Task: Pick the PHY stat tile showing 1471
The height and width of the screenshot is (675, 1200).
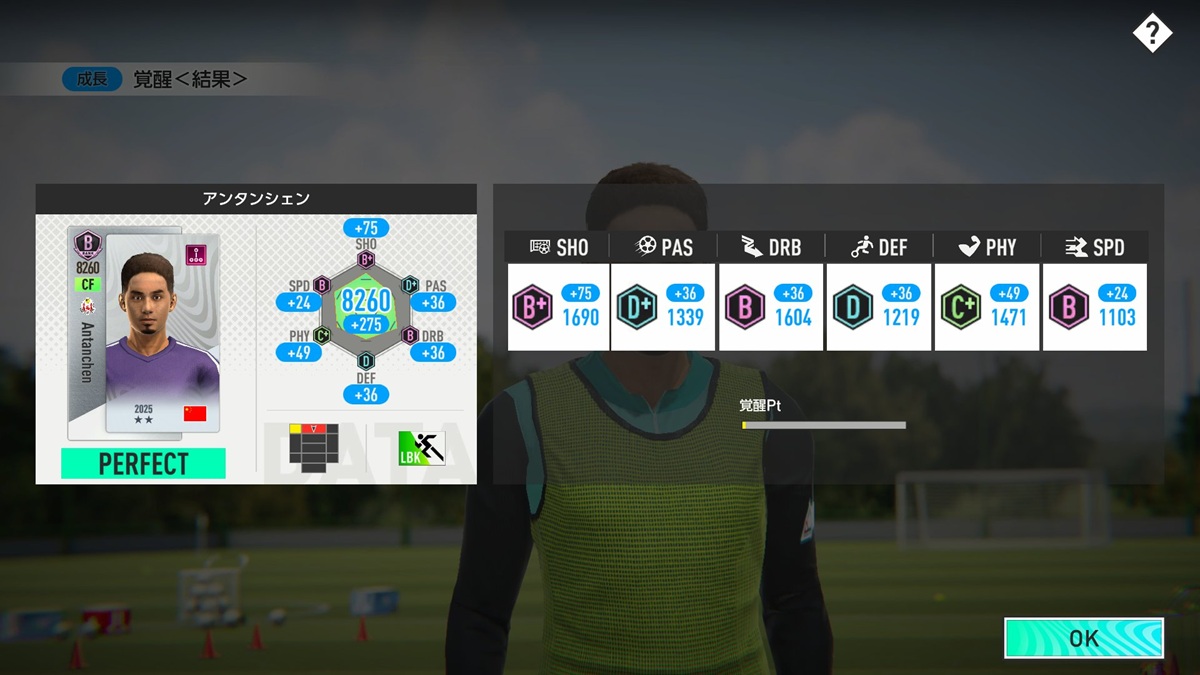Action: click(987, 307)
